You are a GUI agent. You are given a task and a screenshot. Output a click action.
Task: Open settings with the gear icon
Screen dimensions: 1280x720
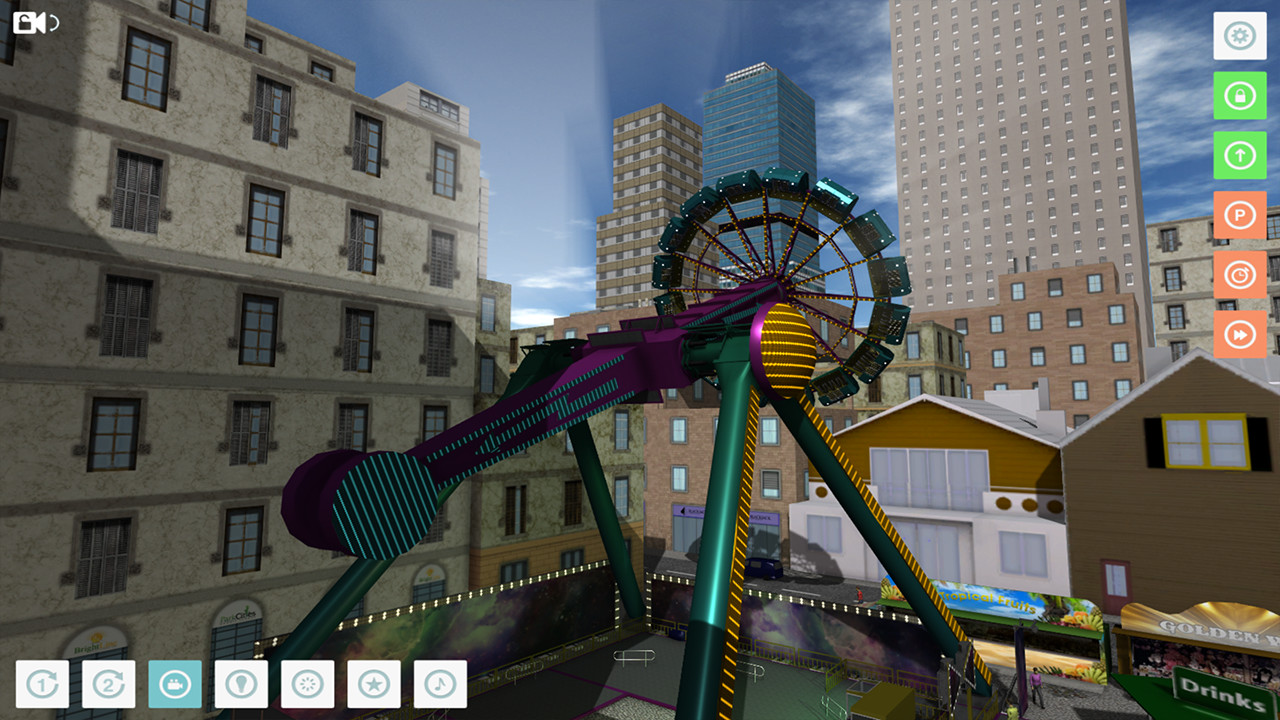click(x=1239, y=36)
